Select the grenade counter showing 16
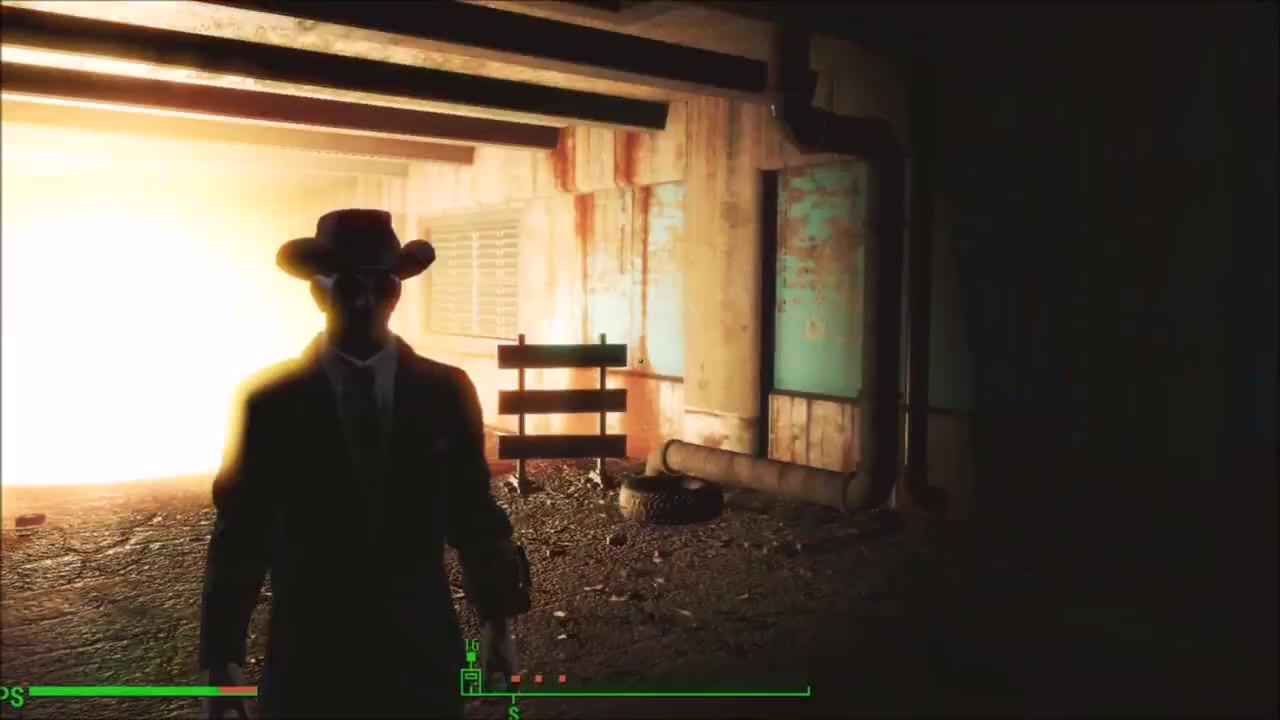The height and width of the screenshot is (720, 1280). 470,644
